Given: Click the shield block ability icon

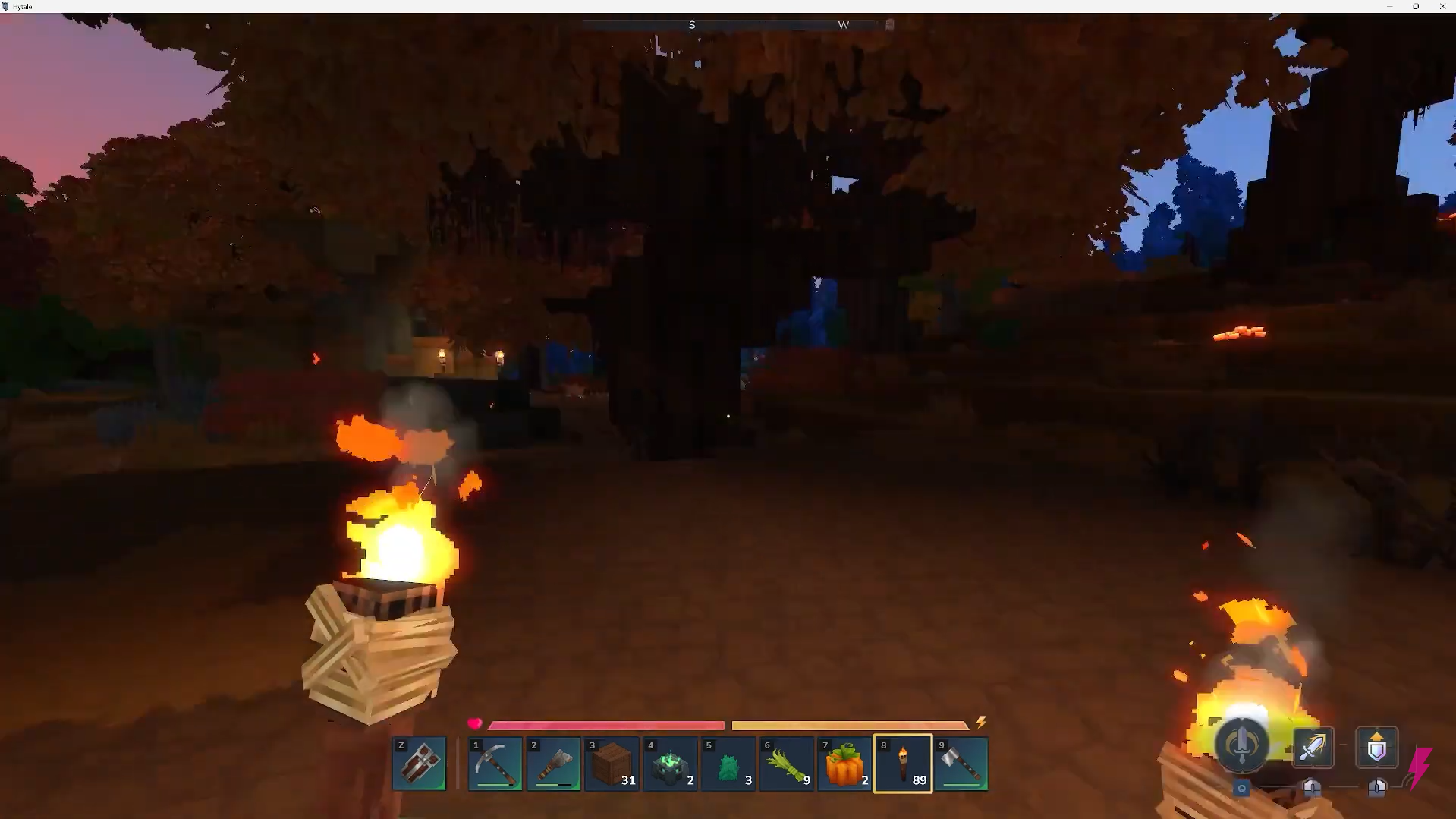Looking at the screenshot, I should pyautogui.click(x=1377, y=747).
